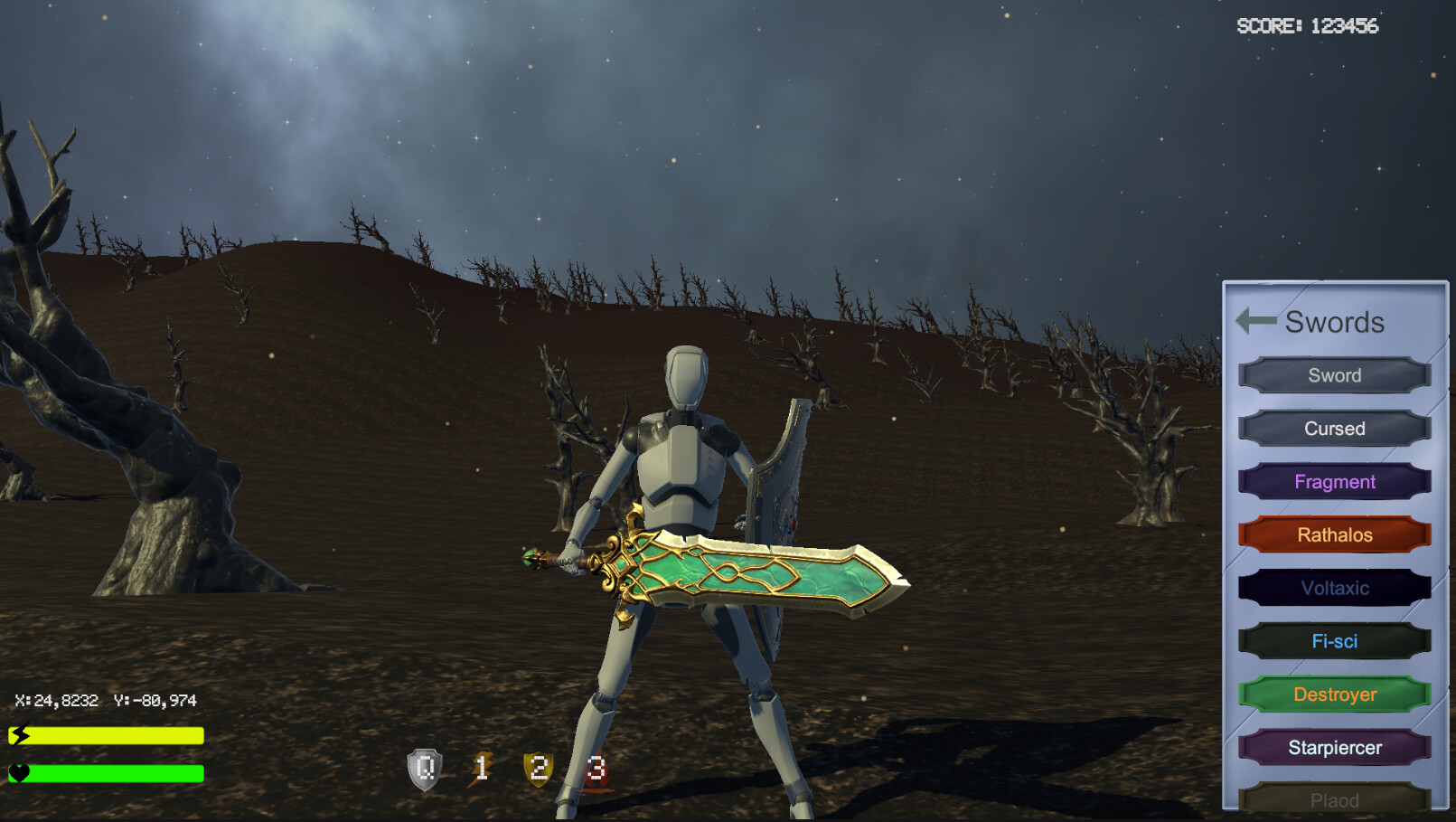Choose the Plaod sword entry
This screenshot has height=822, width=1456.
[1334, 799]
